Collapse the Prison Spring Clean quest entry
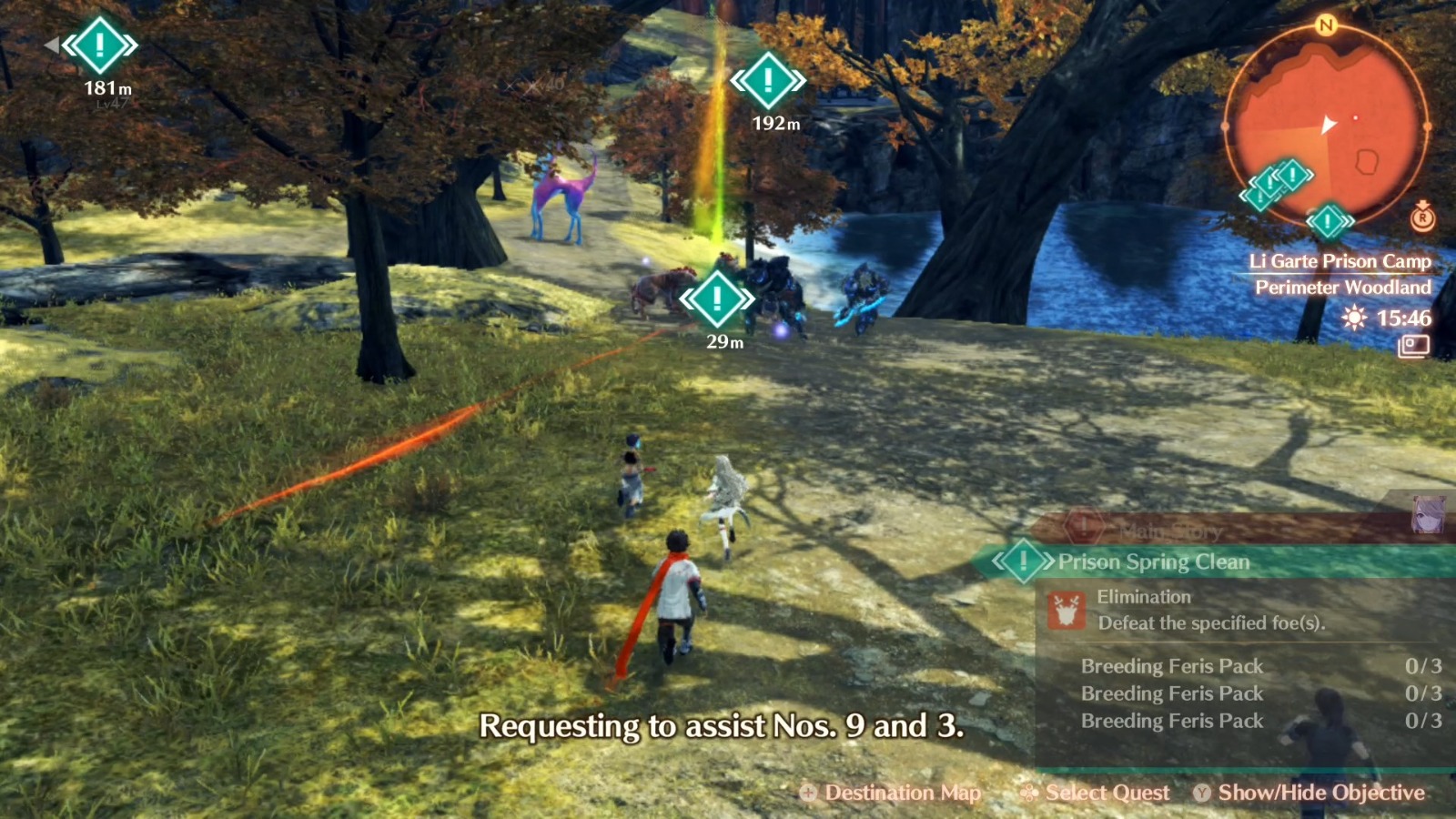Image resolution: width=1456 pixels, height=819 pixels. tap(1153, 561)
